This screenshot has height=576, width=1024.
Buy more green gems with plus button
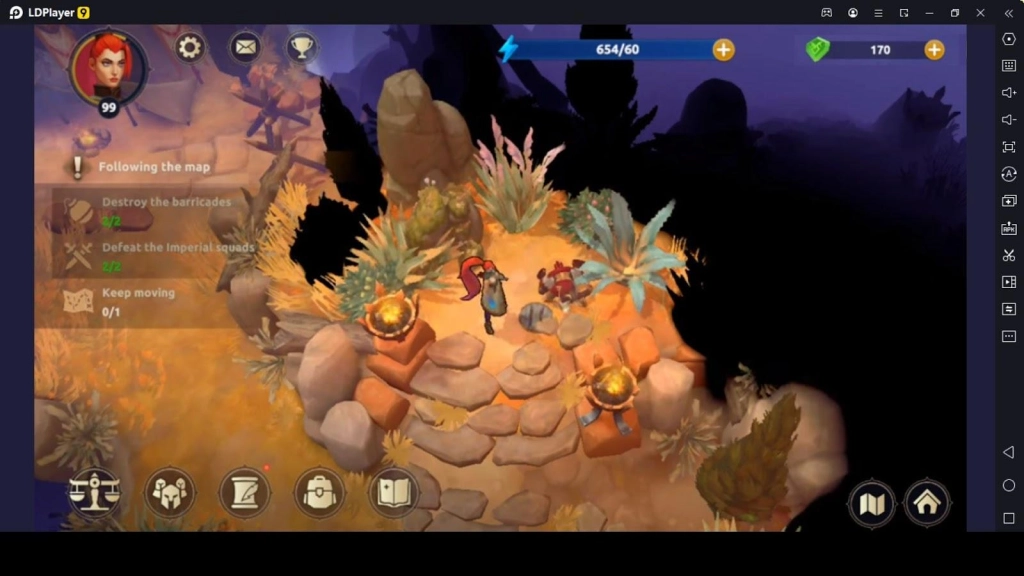coord(934,49)
